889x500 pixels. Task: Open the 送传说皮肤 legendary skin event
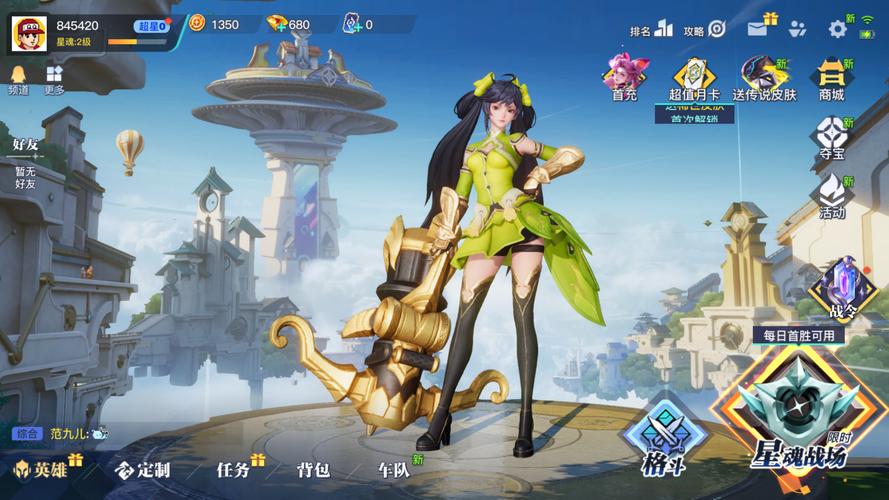tap(764, 78)
